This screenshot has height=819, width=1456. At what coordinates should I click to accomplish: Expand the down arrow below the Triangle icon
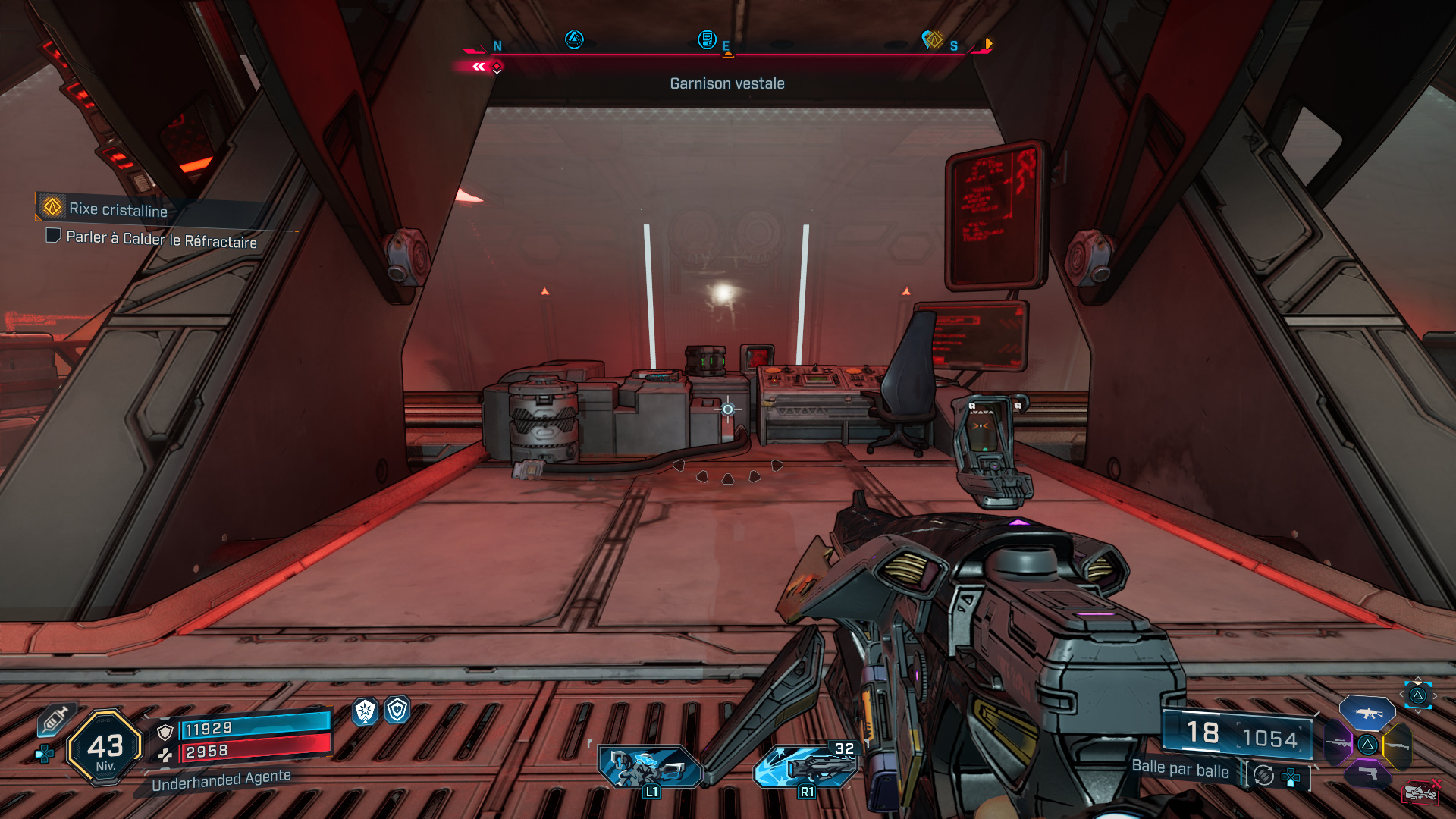(x=1418, y=712)
